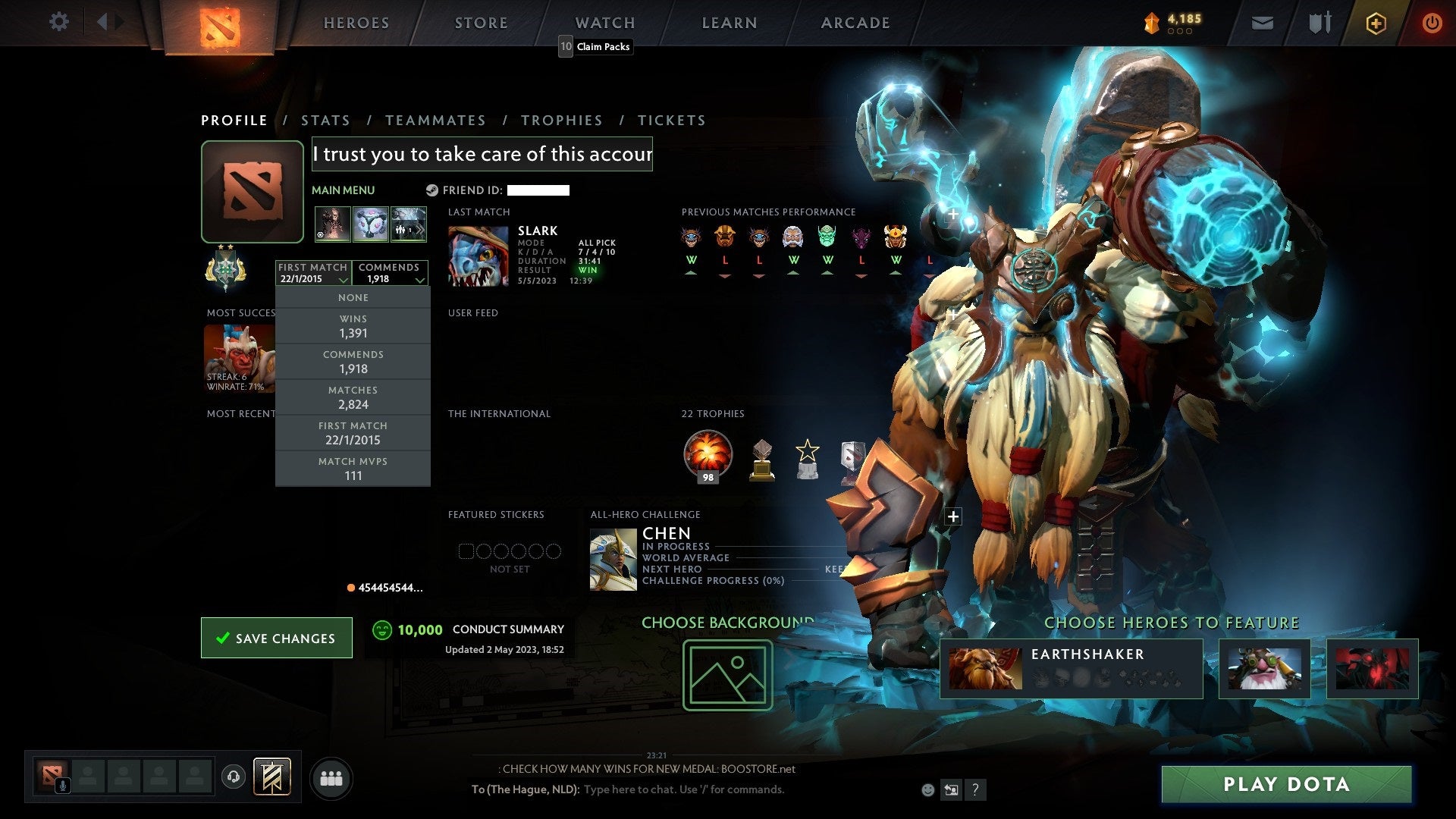Open the mail notifications inbox
The width and height of the screenshot is (1456, 819).
click(1262, 23)
